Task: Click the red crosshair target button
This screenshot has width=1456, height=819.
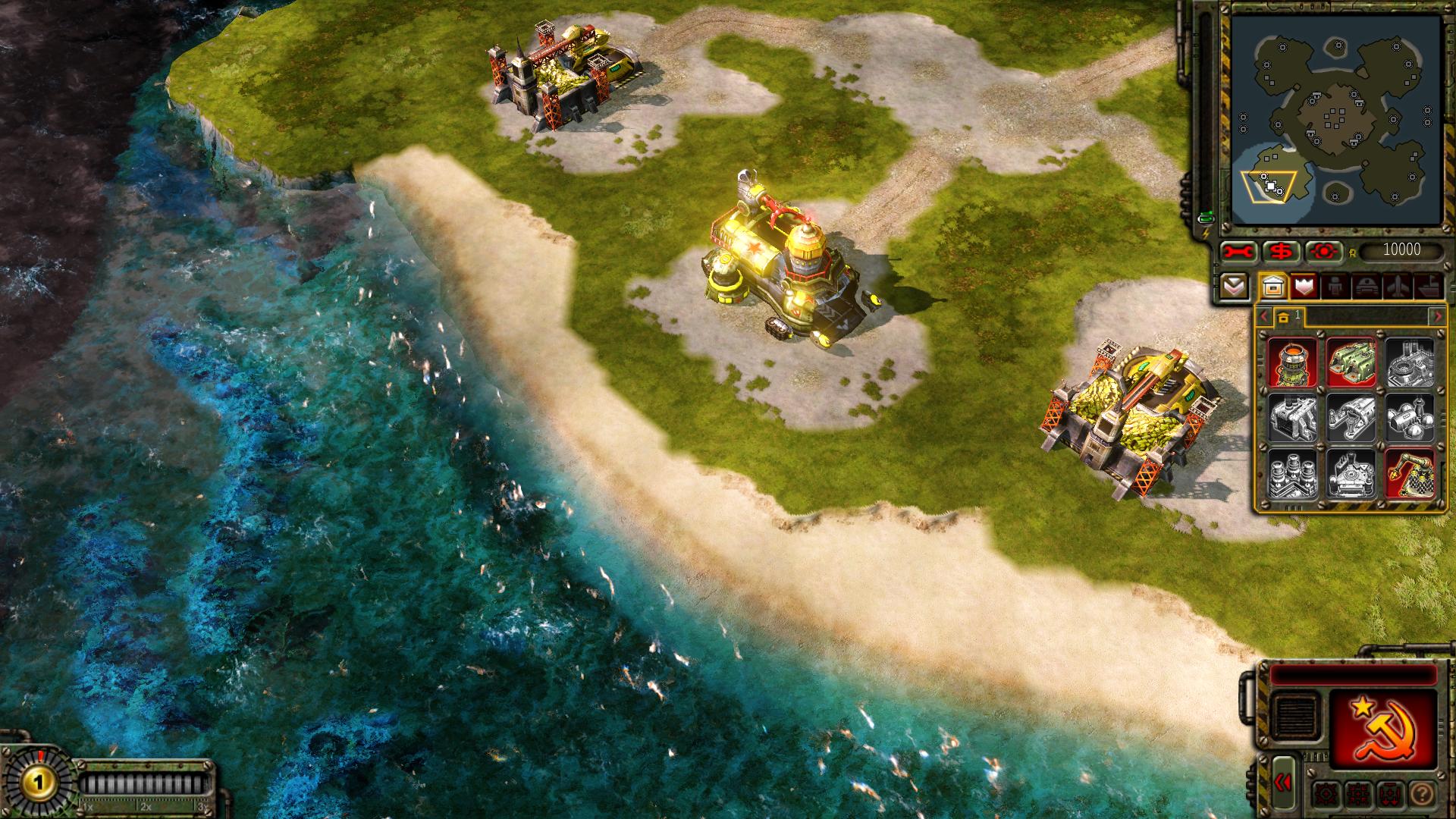Action: (x=1324, y=251)
